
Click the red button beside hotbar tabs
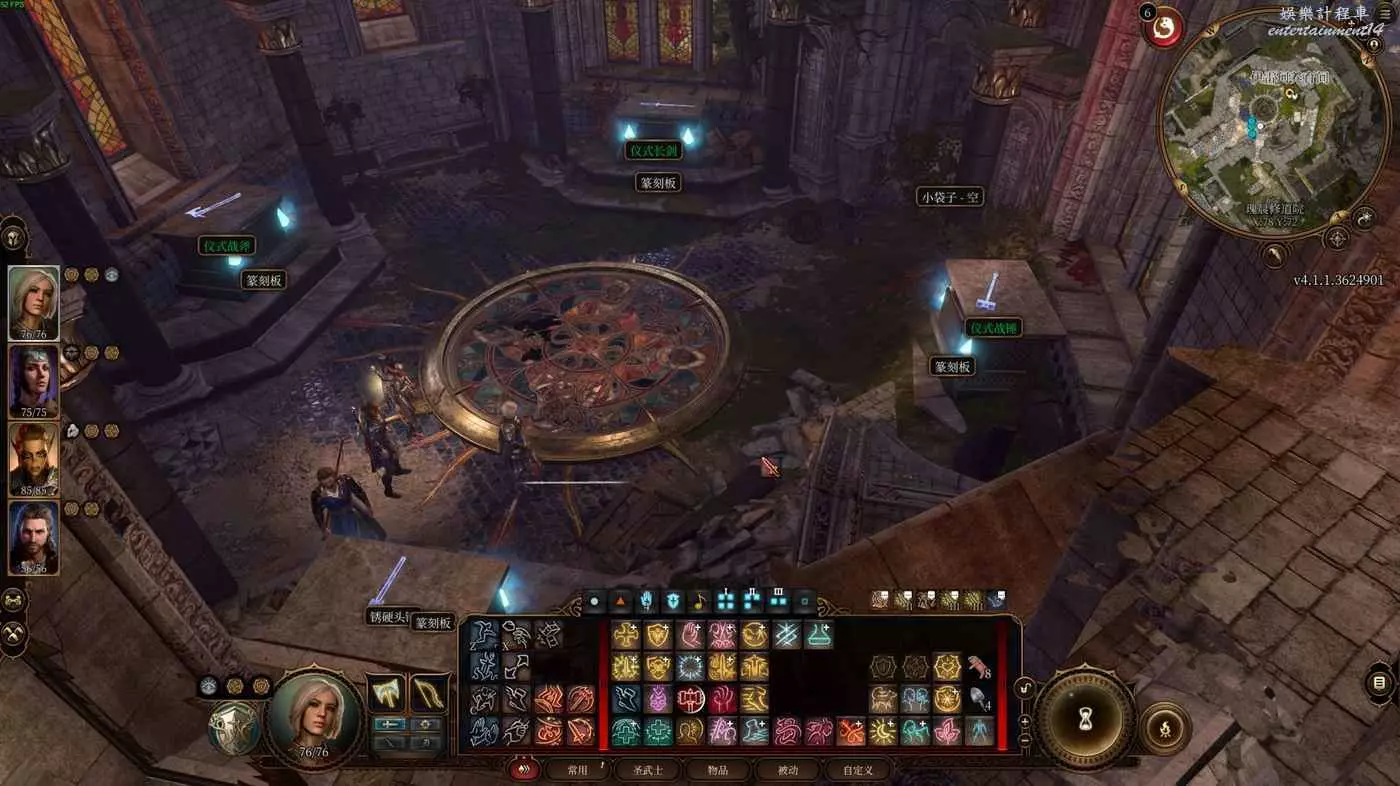[520, 770]
